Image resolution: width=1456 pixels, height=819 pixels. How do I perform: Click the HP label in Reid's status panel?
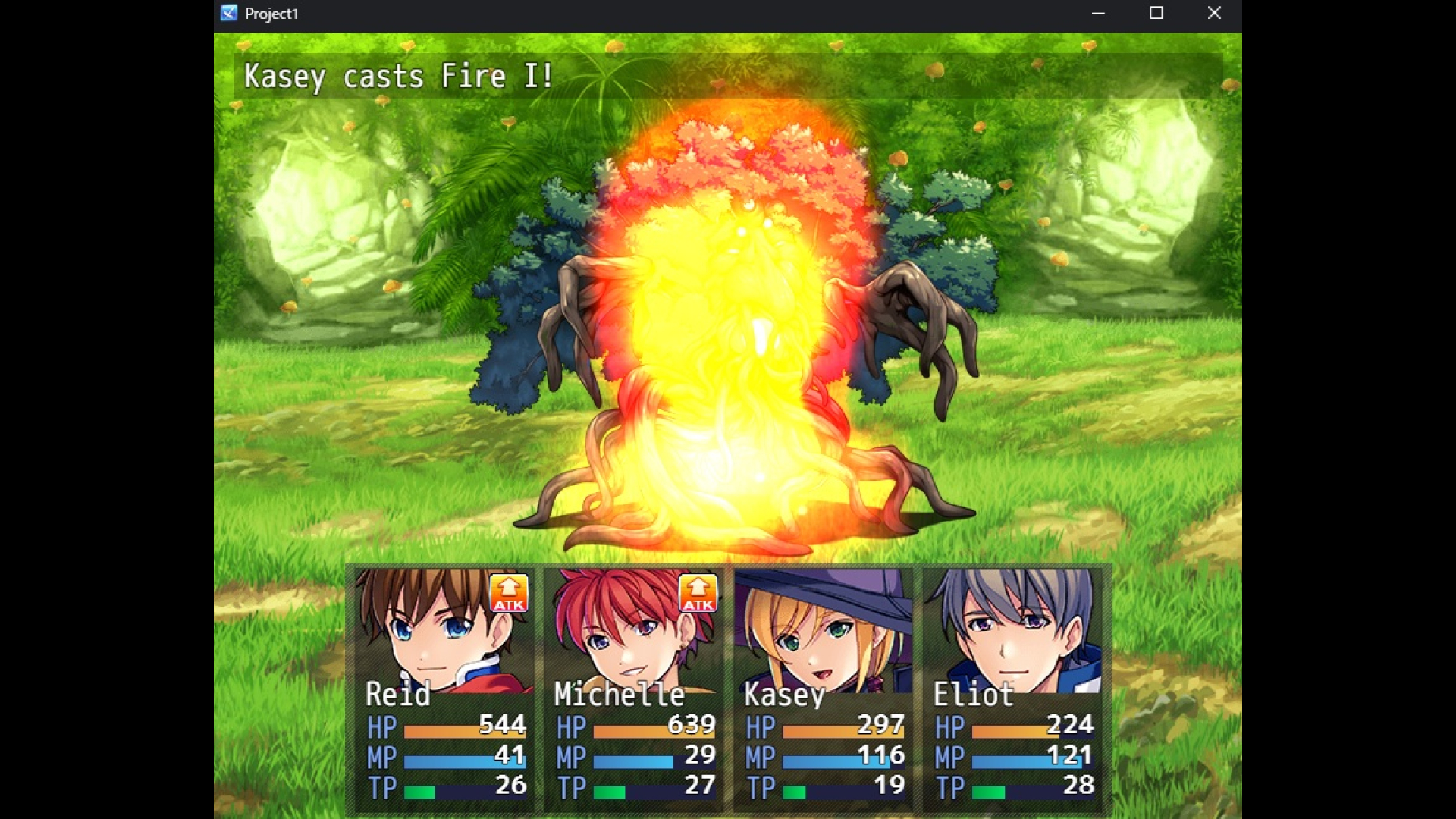click(382, 726)
